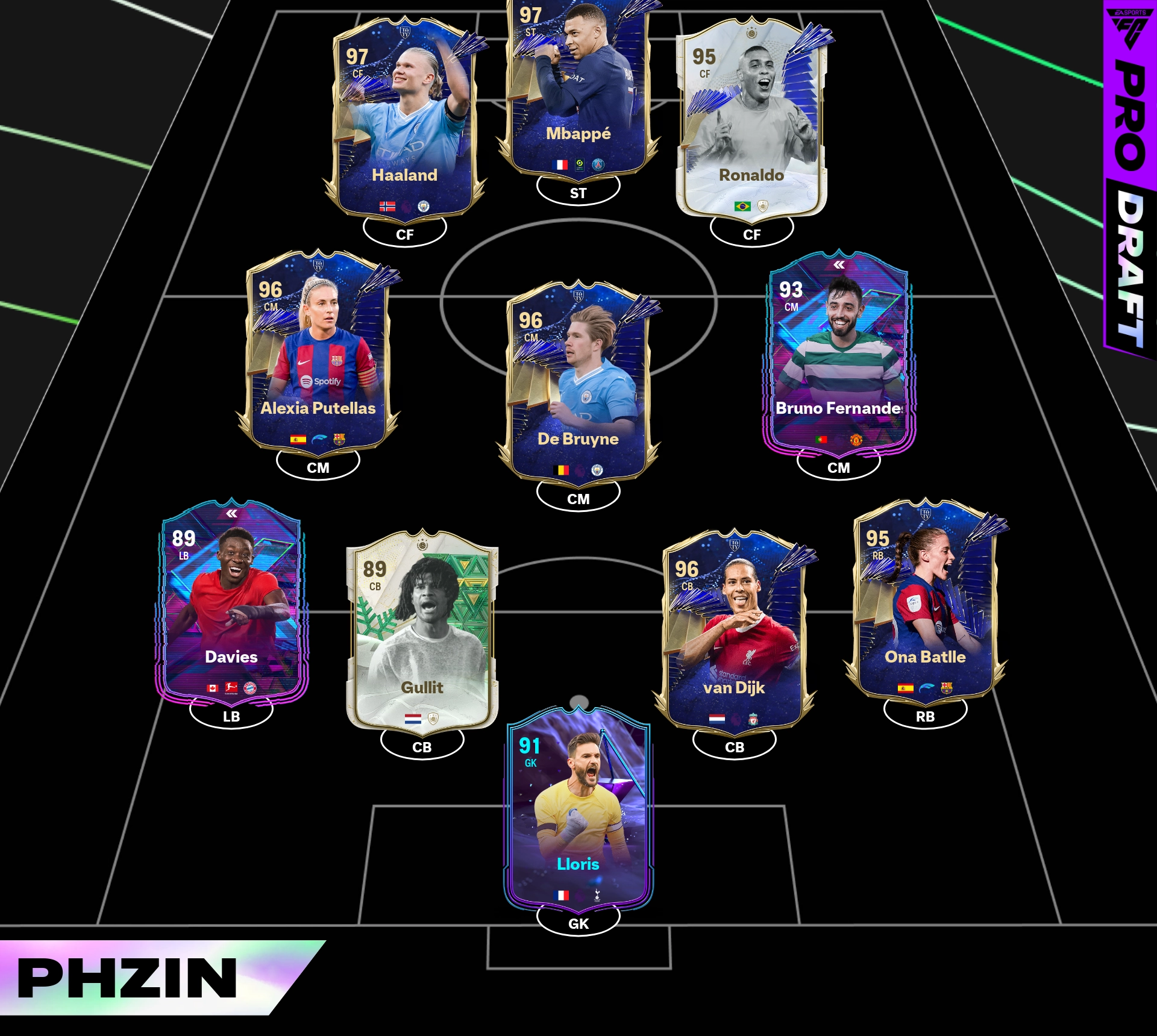The width and height of the screenshot is (1157, 1036).
Task: Click the Canada flag on Davies' card
Action: tap(212, 688)
